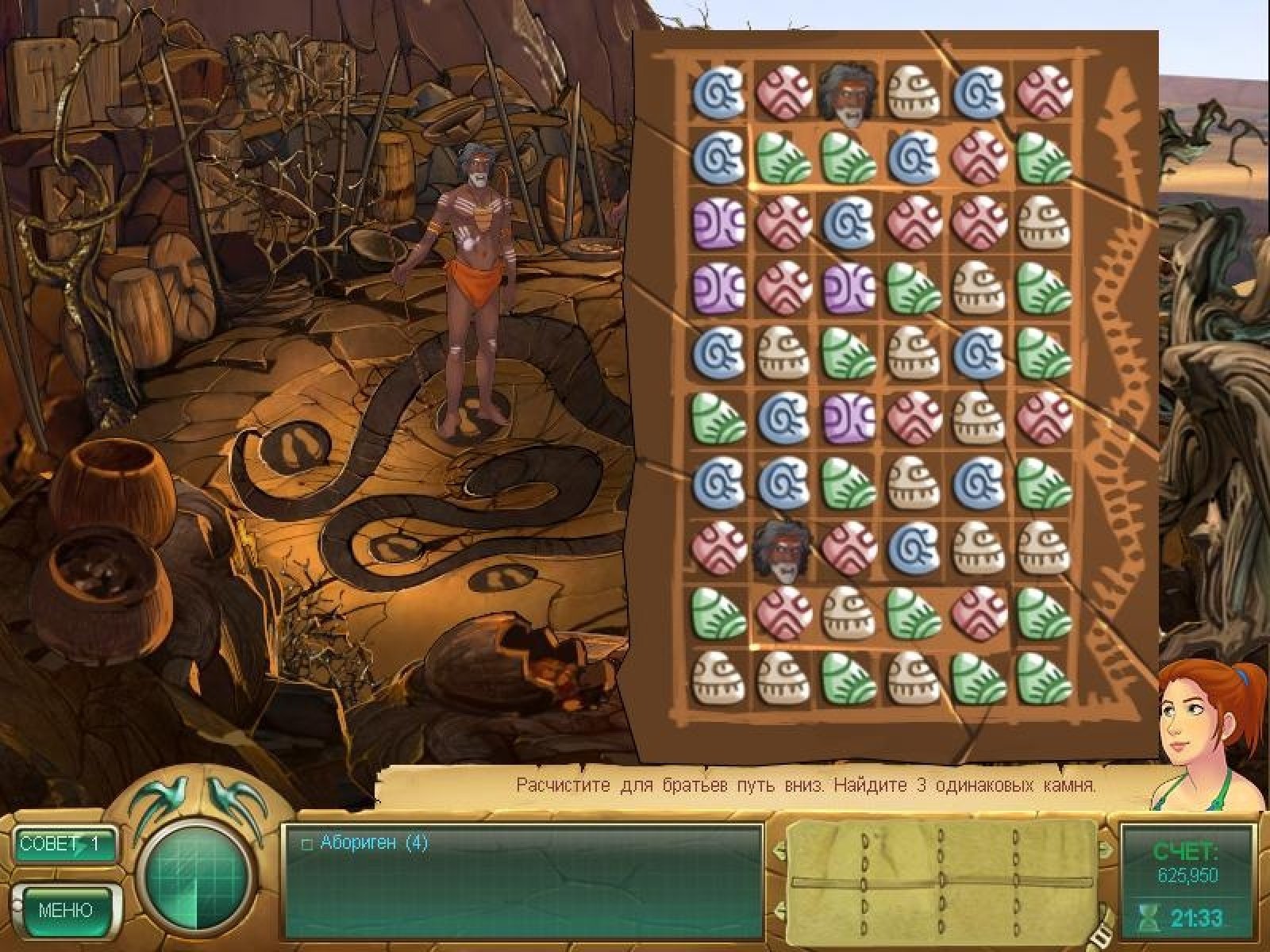Select the Абориген (4) task entry
1270x952 pixels.
click(373, 843)
